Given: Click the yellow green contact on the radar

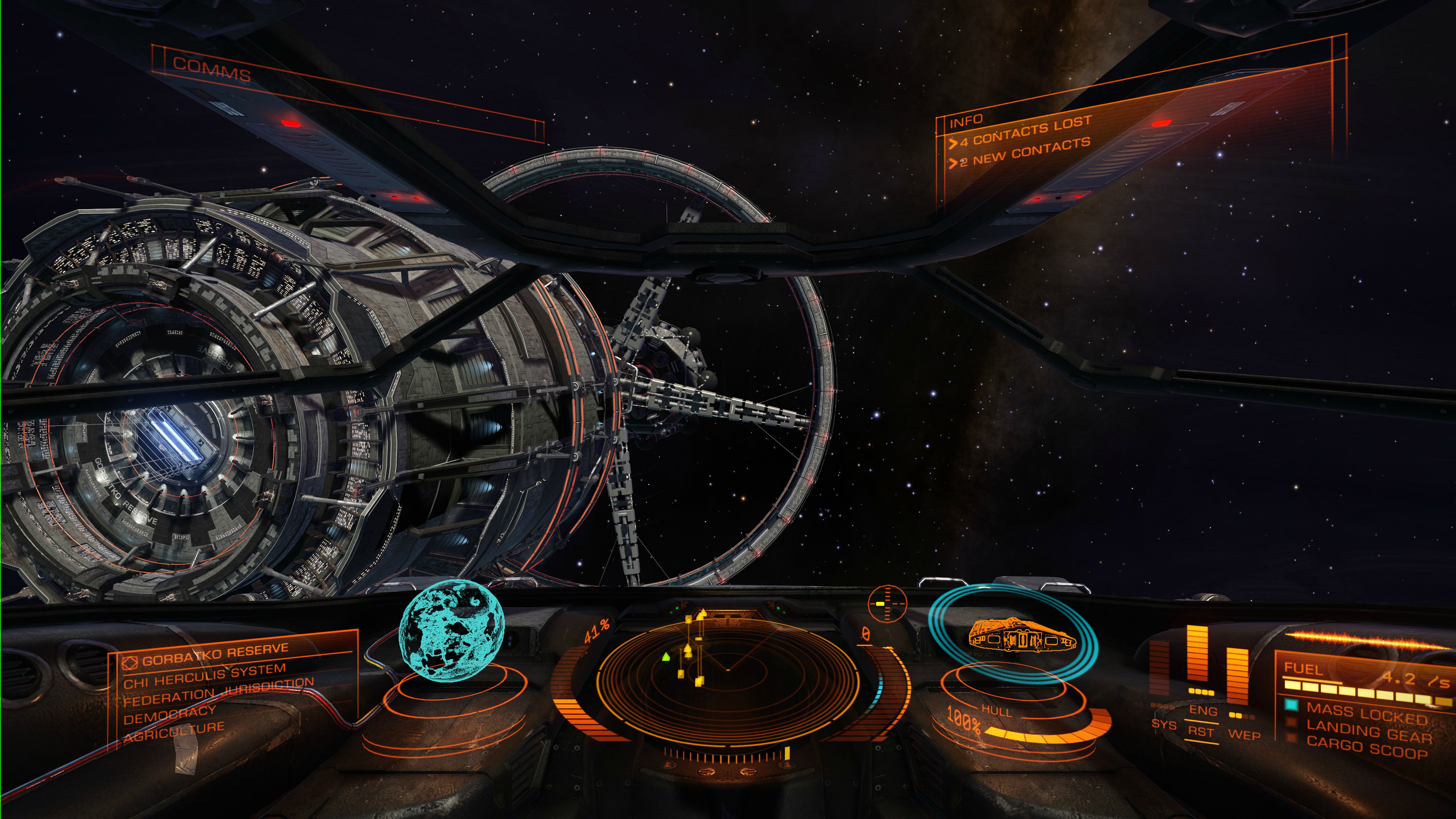Looking at the screenshot, I should 666,657.
